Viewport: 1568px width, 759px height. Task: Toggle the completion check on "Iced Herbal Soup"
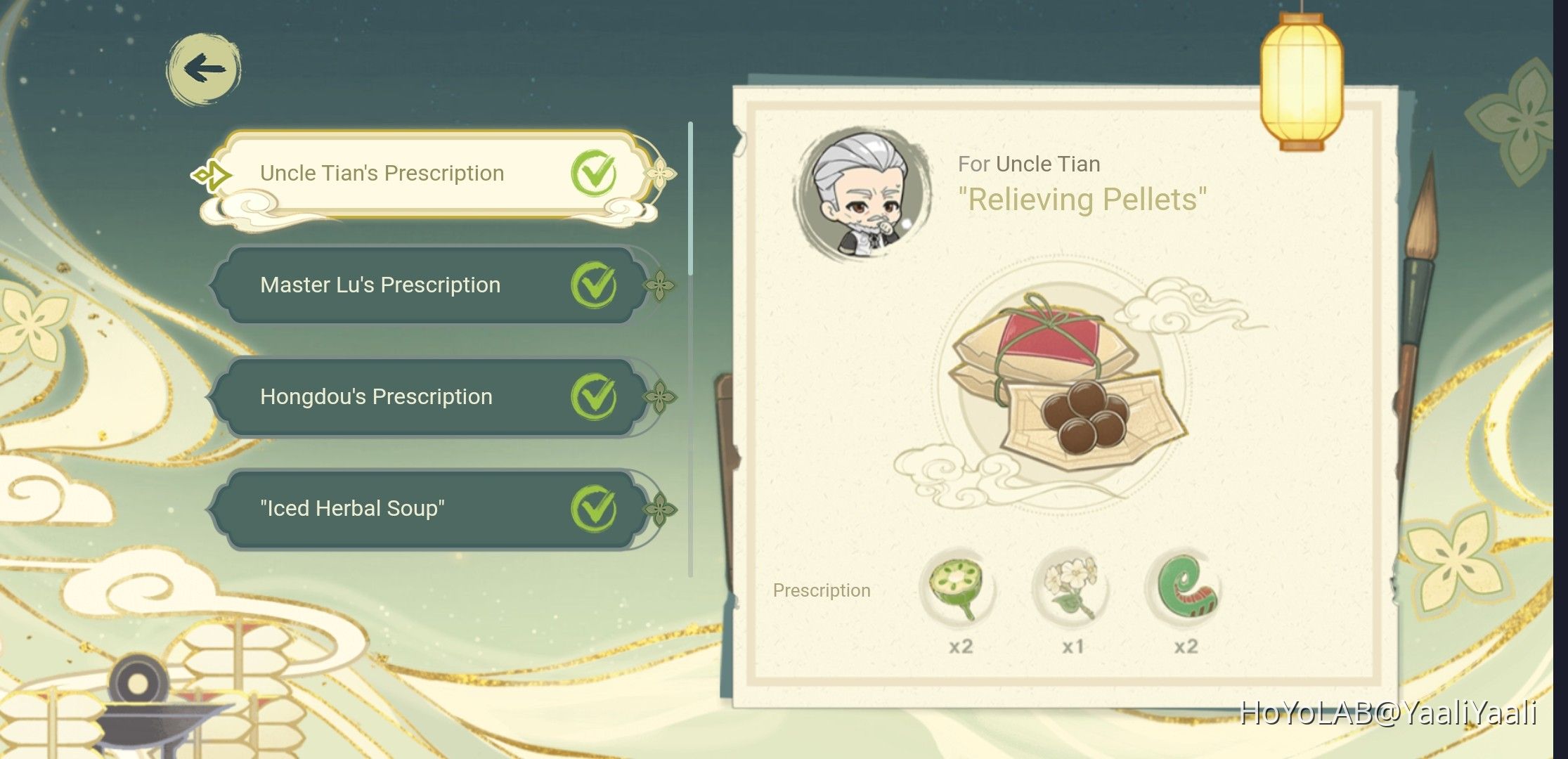click(592, 507)
